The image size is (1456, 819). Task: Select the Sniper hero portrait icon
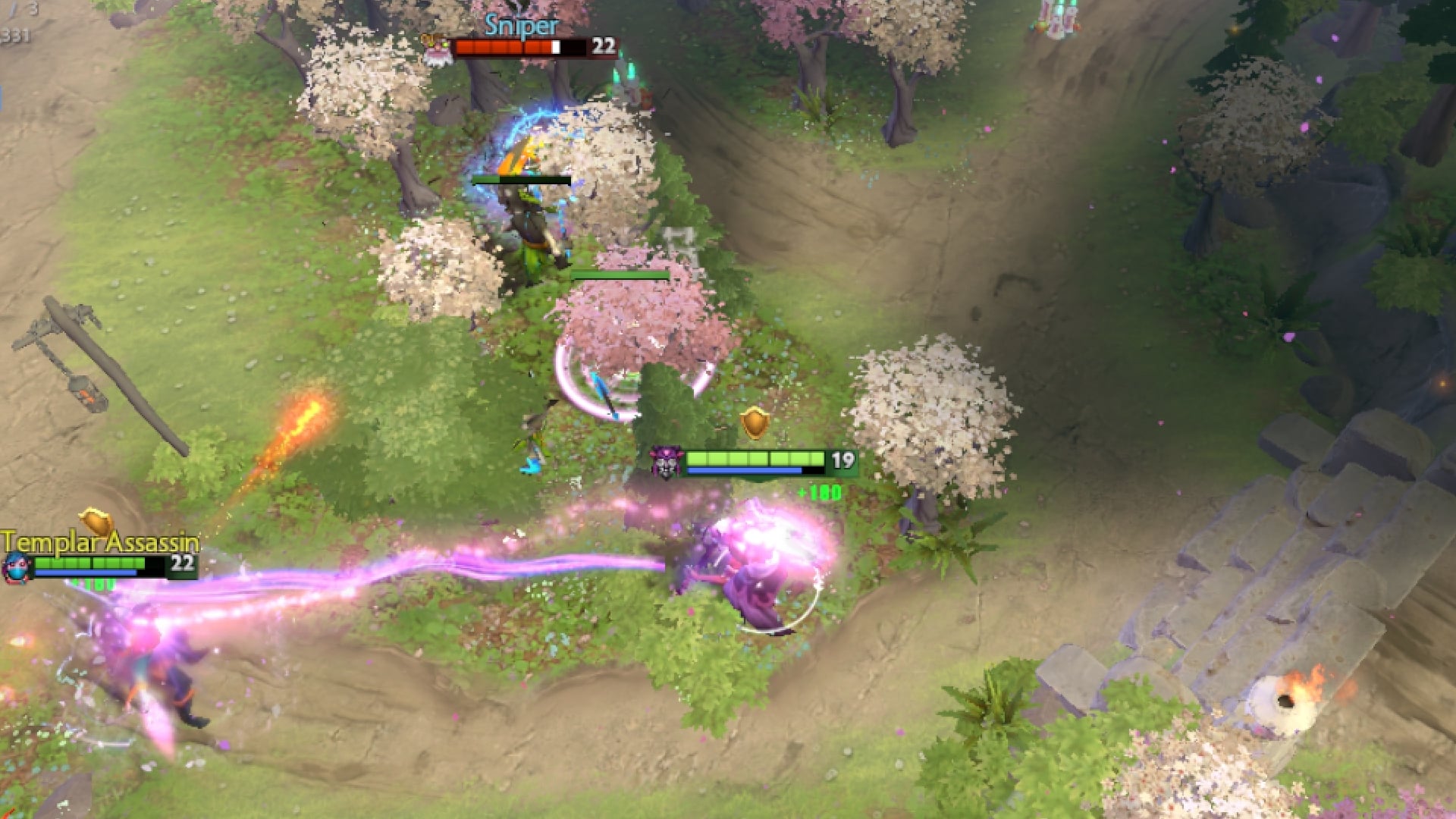click(438, 51)
